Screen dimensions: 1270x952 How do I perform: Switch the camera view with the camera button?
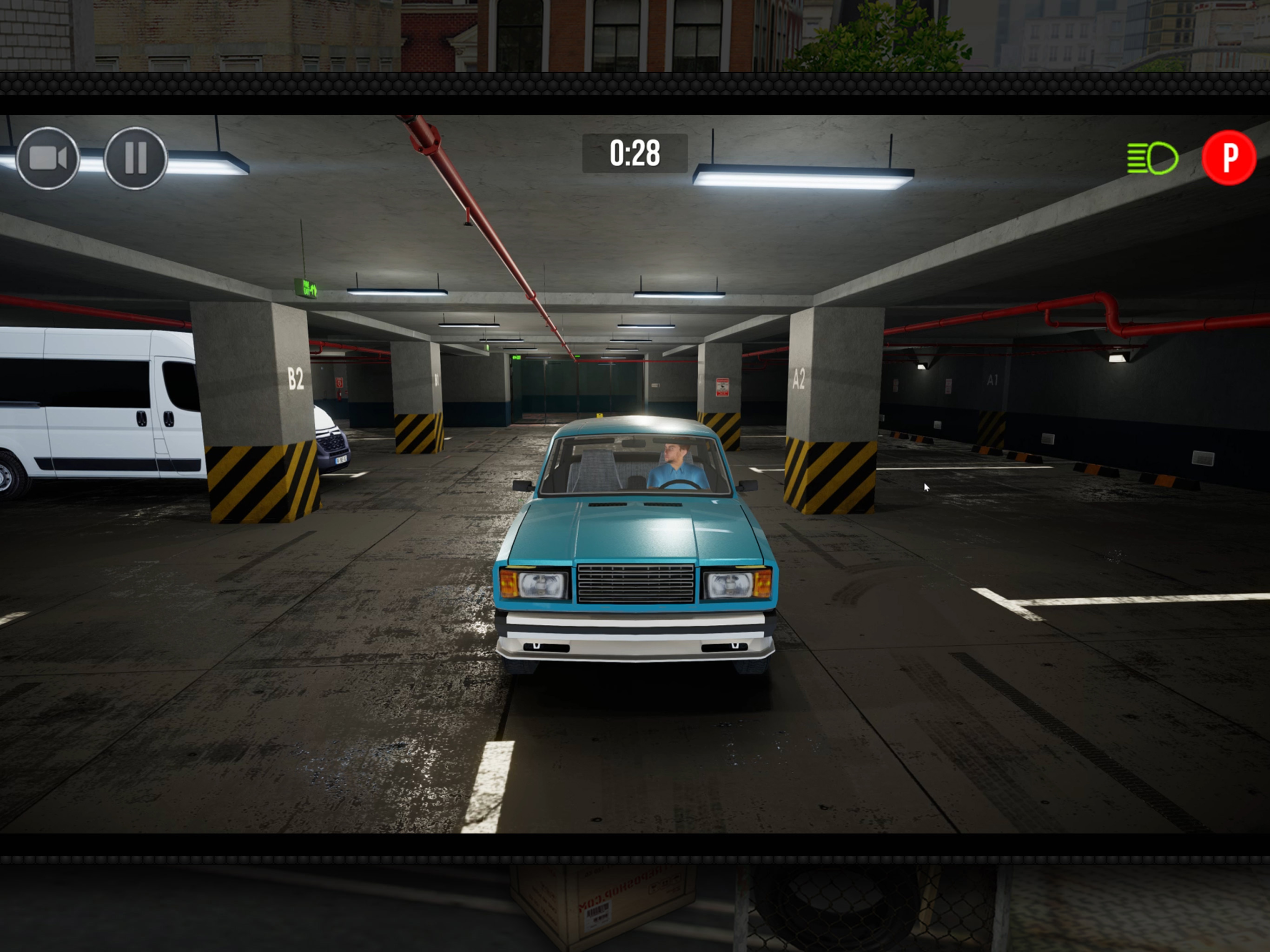[x=48, y=159]
